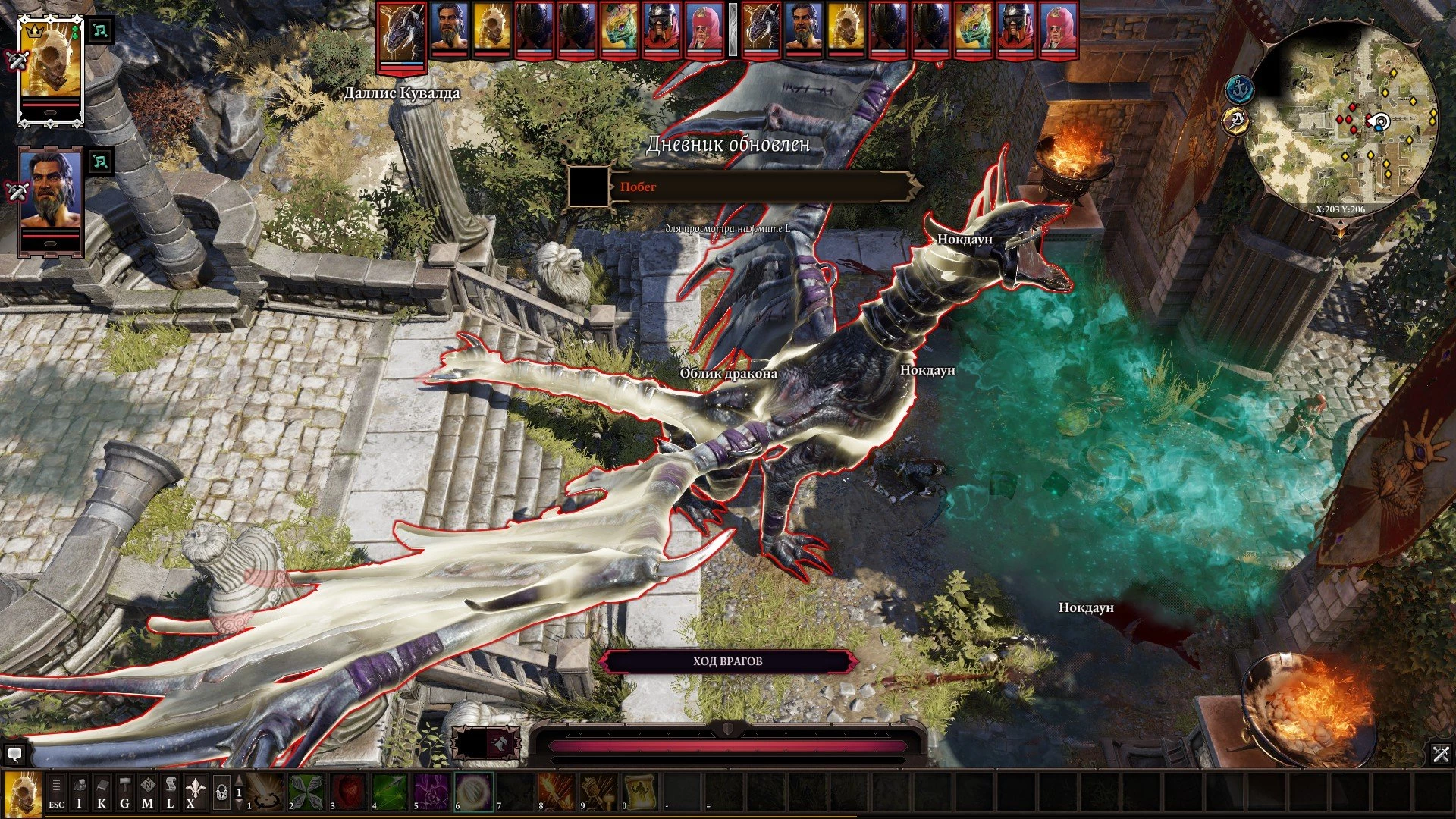Viewport: 1456px width, 819px height.
Task: Open the ESC game menu button
Action: [56, 792]
